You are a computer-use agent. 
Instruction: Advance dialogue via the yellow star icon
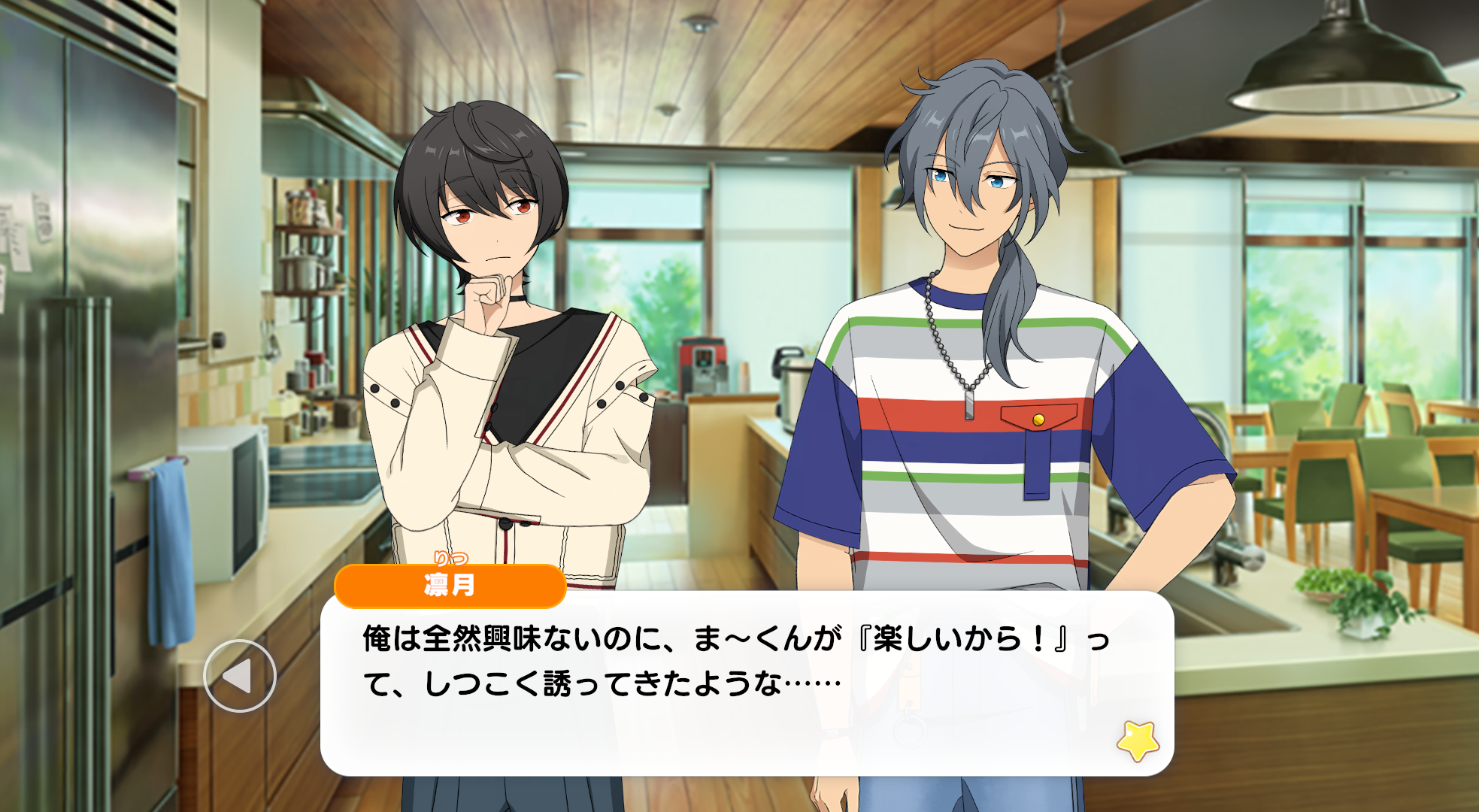coord(1138,741)
